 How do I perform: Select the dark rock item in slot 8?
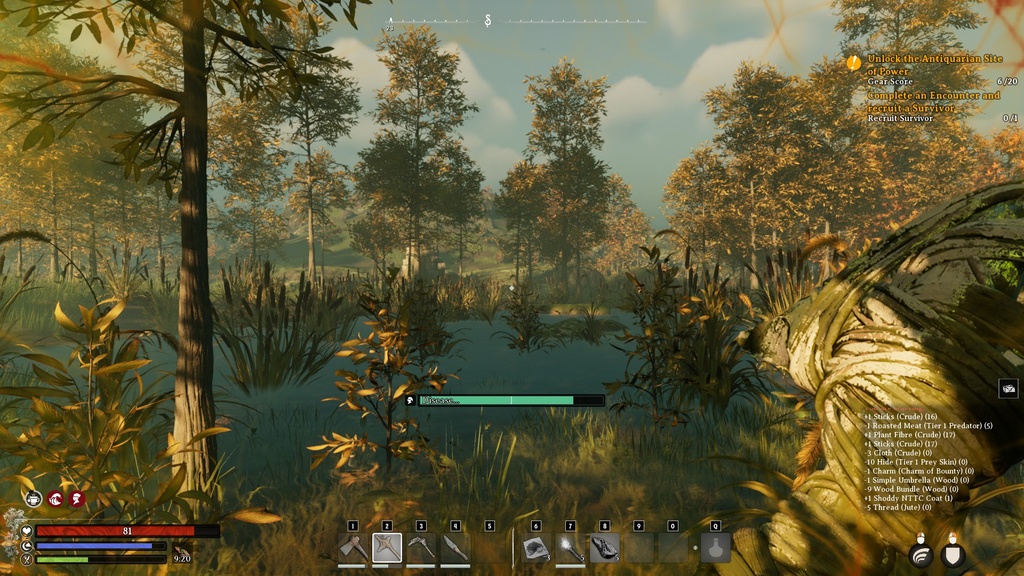604,548
